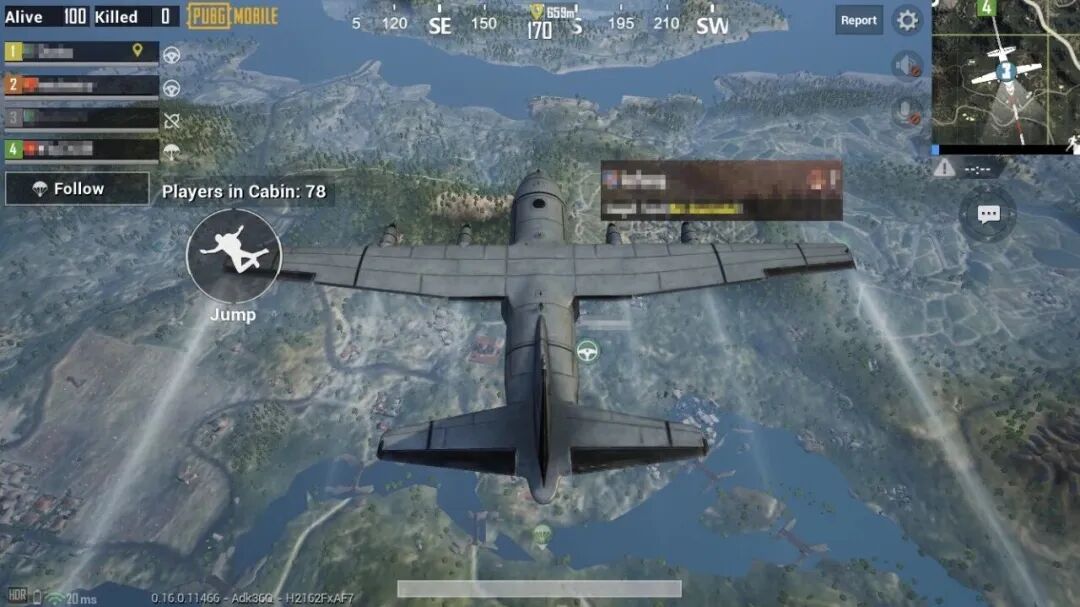
Task: Tap the Jump skydiver button
Action: click(x=234, y=256)
